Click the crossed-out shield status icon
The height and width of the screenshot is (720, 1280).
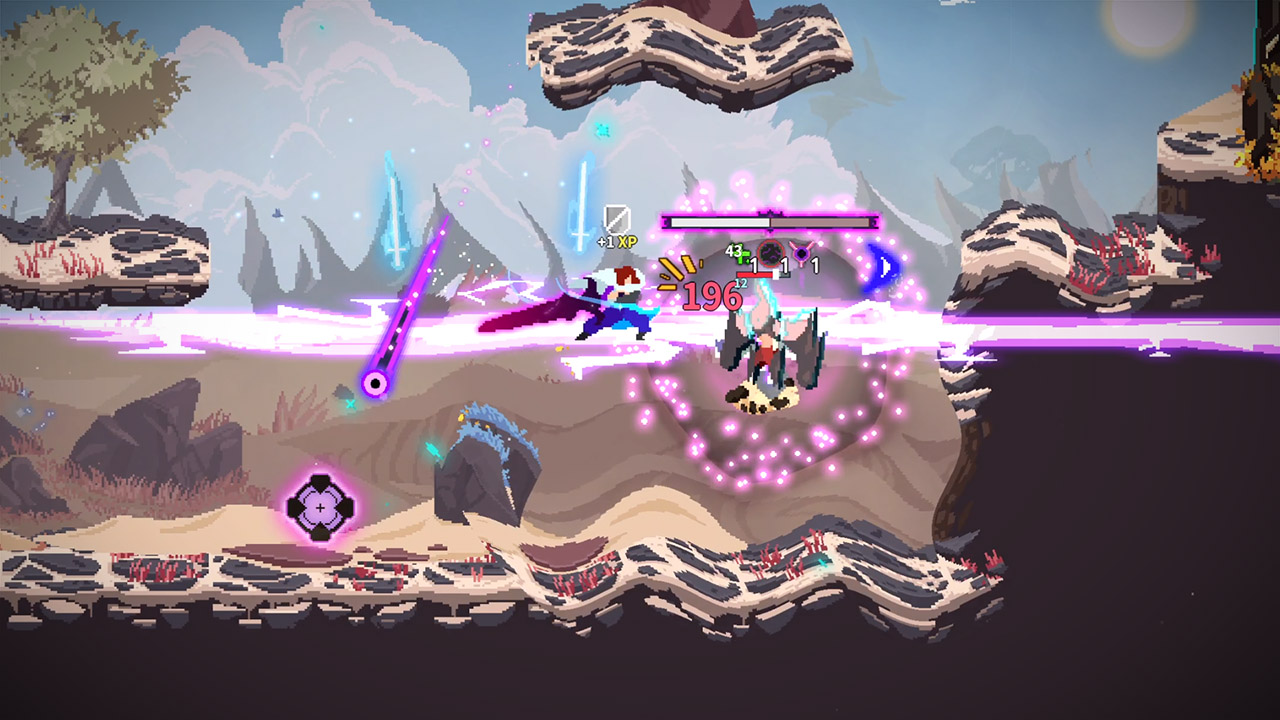pyautogui.click(x=615, y=220)
